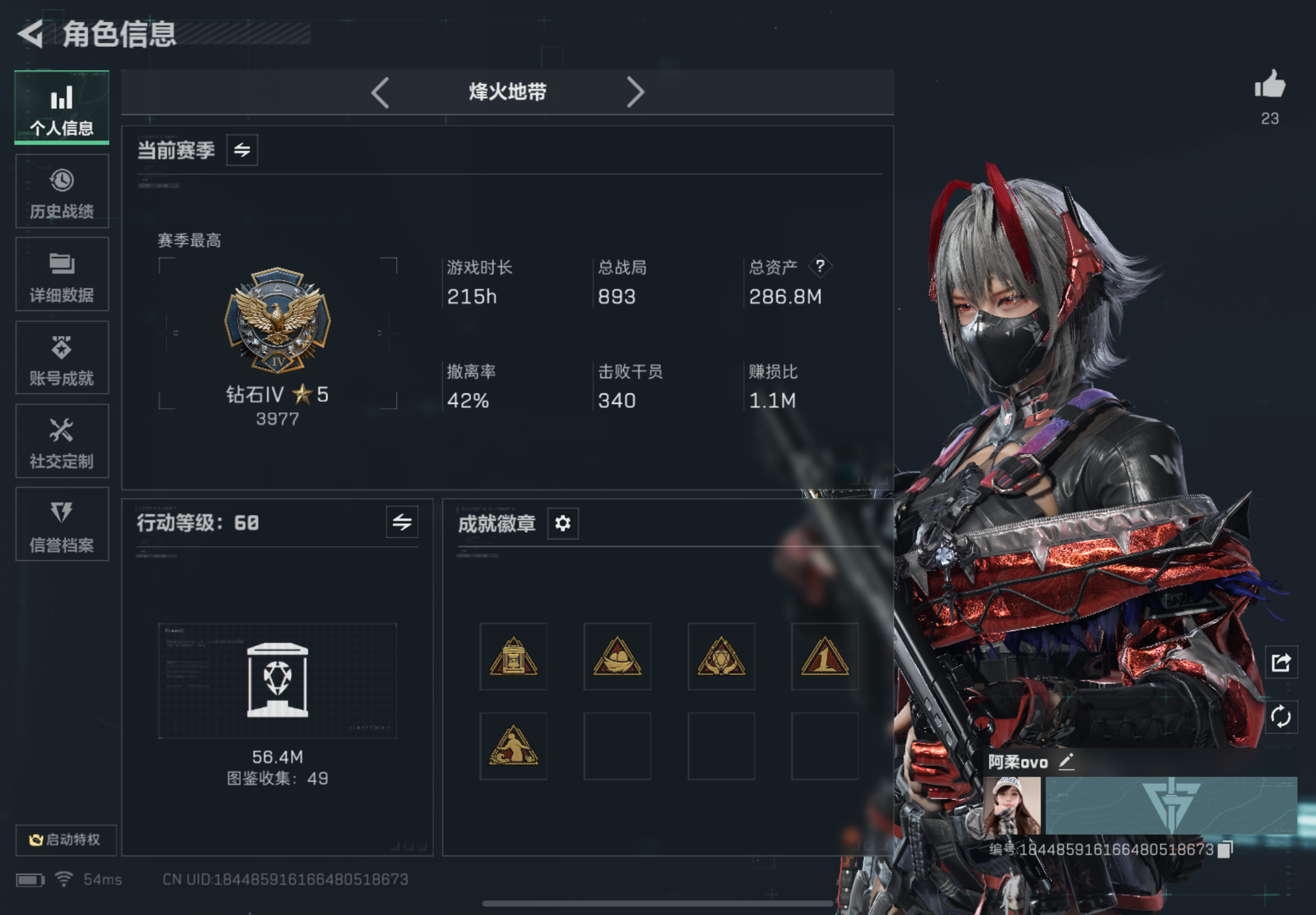Open 账号成就 achievements
This screenshot has height=915, width=1316.
(61, 358)
